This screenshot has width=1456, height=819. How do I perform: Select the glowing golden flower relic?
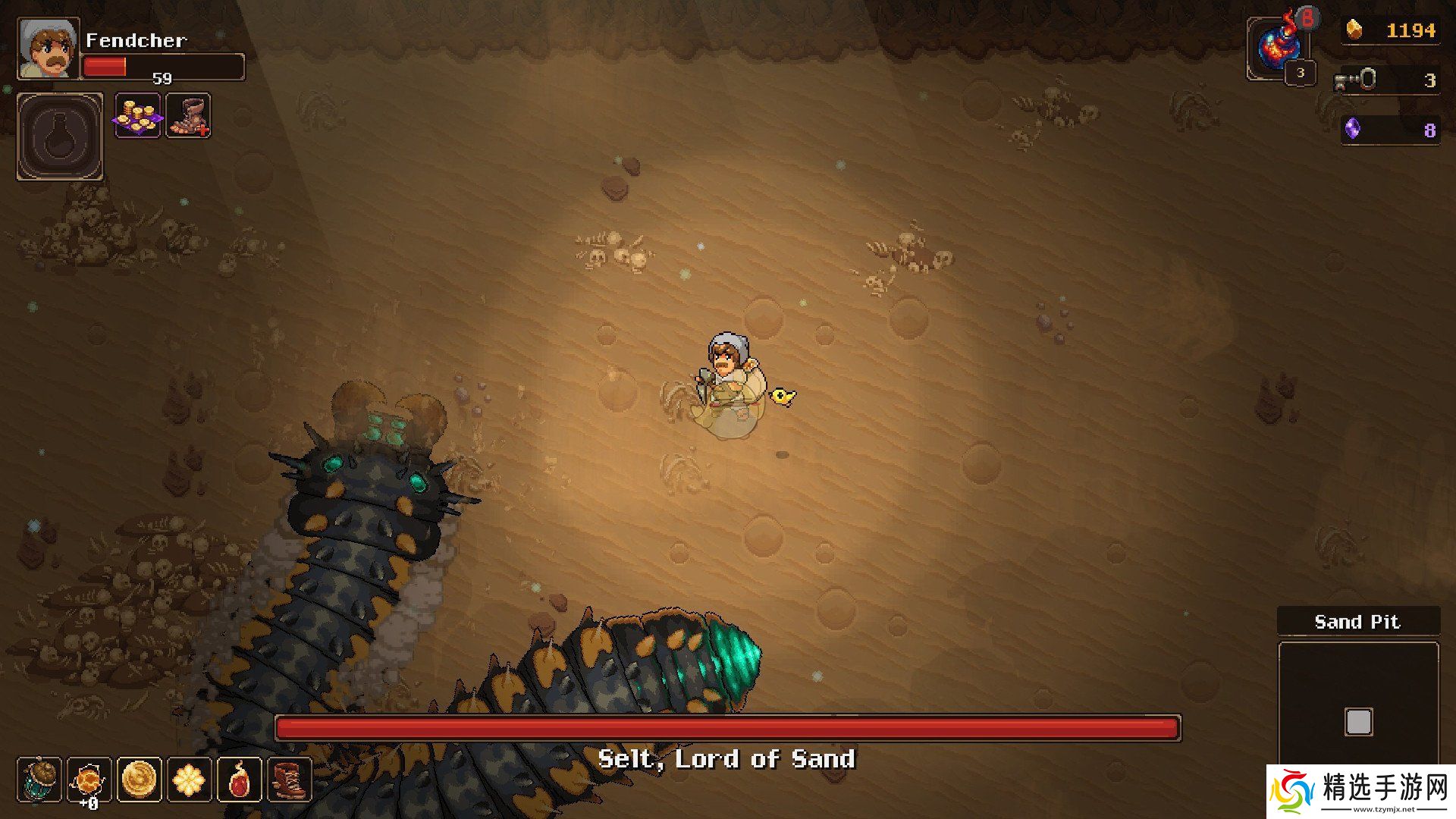coord(190,779)
